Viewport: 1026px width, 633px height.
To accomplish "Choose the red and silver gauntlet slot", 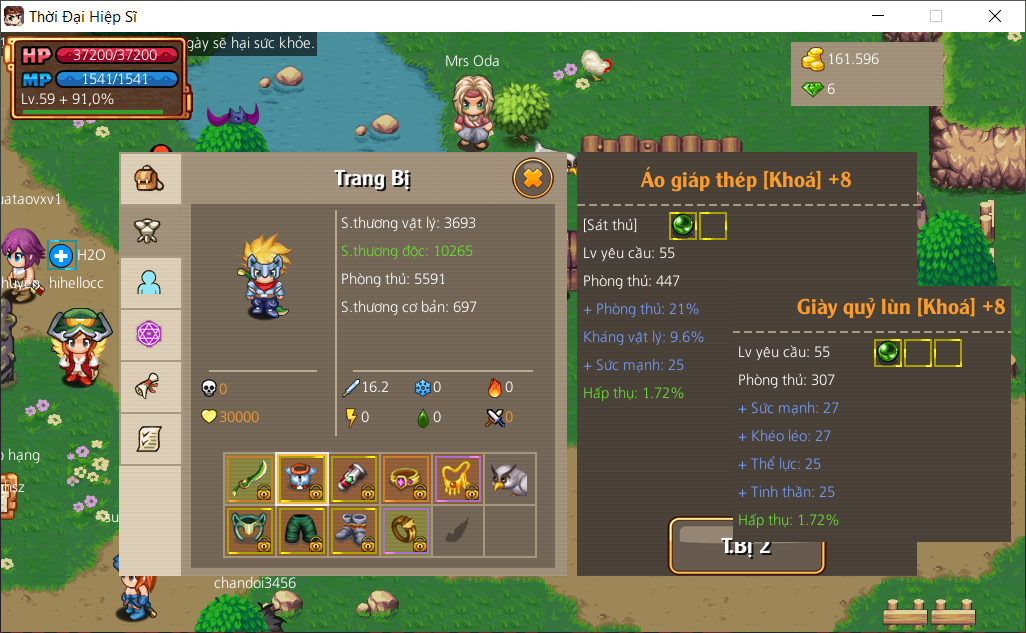I will [x=354, y=479].
